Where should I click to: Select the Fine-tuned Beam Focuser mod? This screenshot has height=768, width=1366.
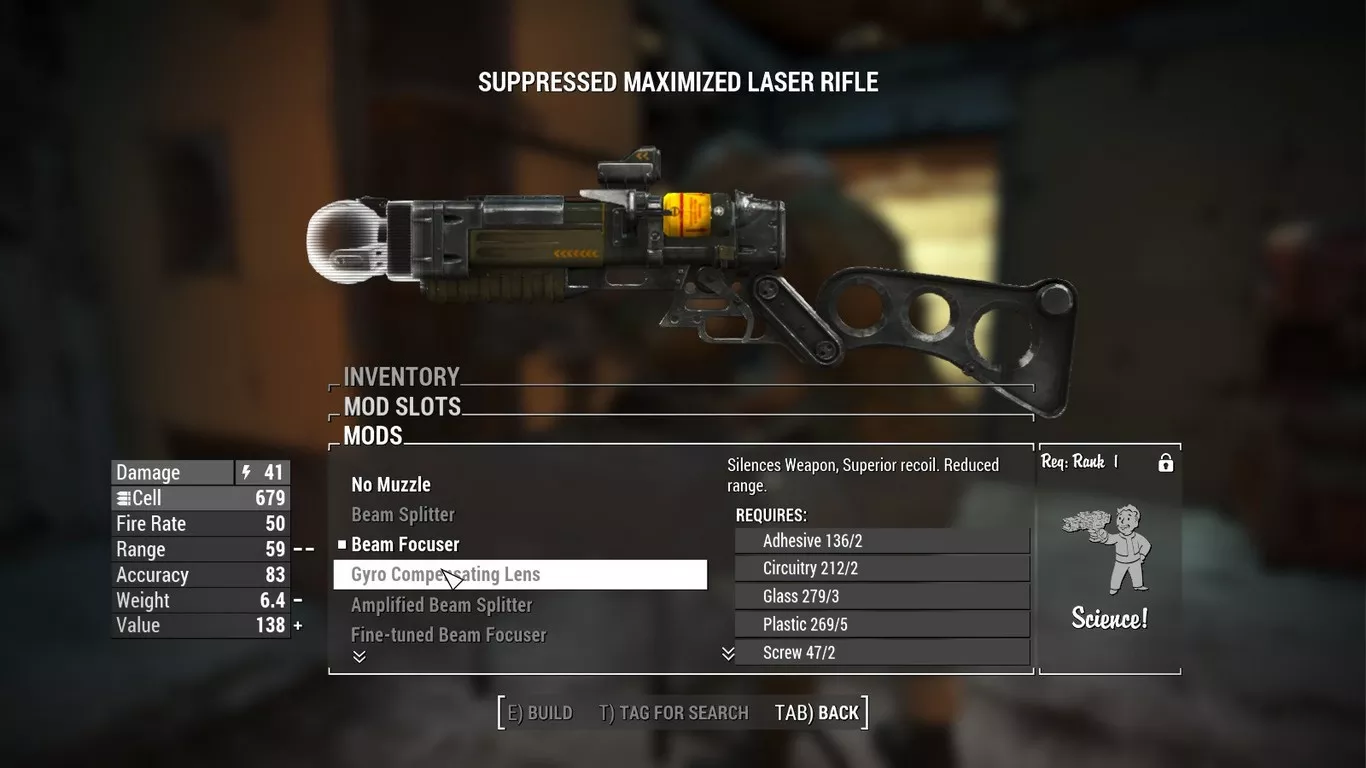tap(448, 635)
